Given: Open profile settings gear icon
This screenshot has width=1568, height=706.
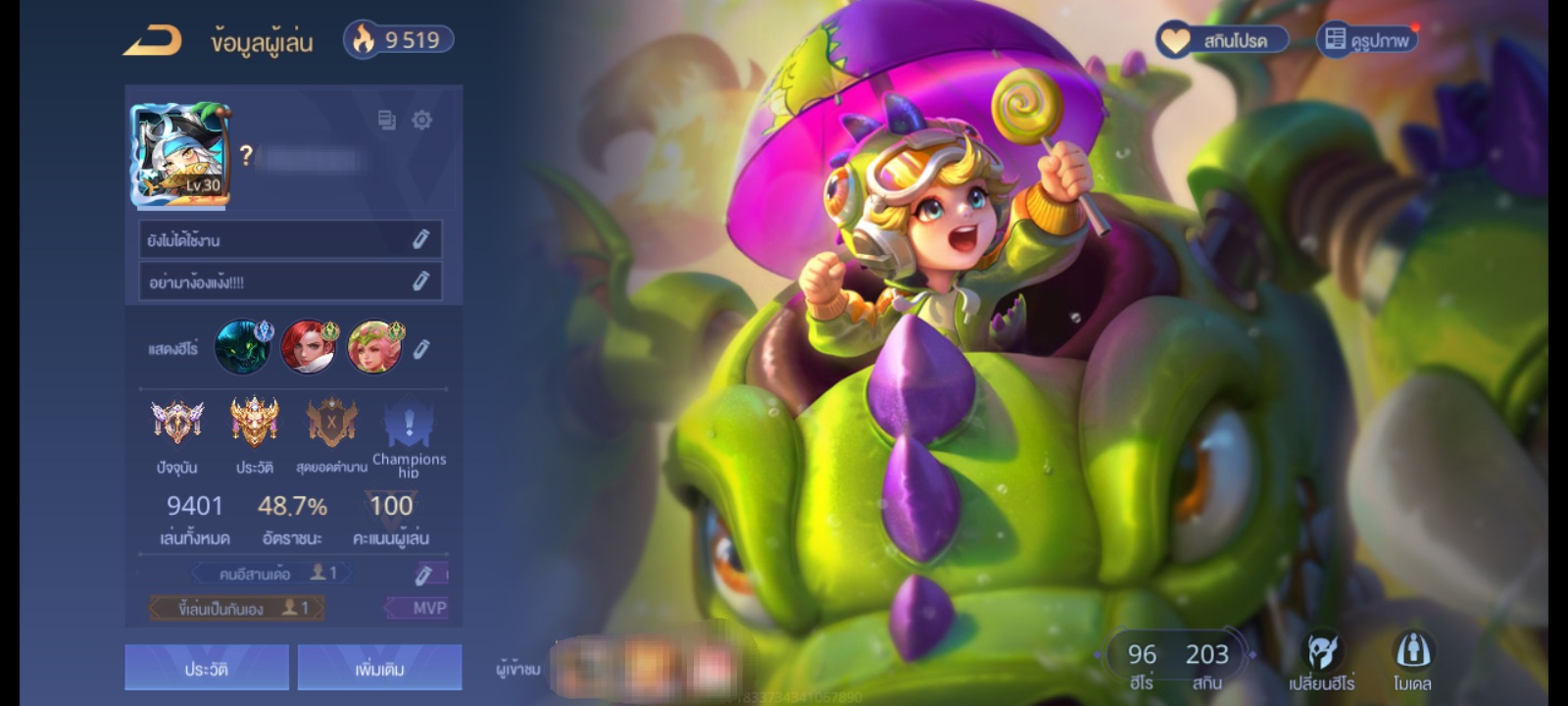Looking at the screenshot, I should 422,120.
